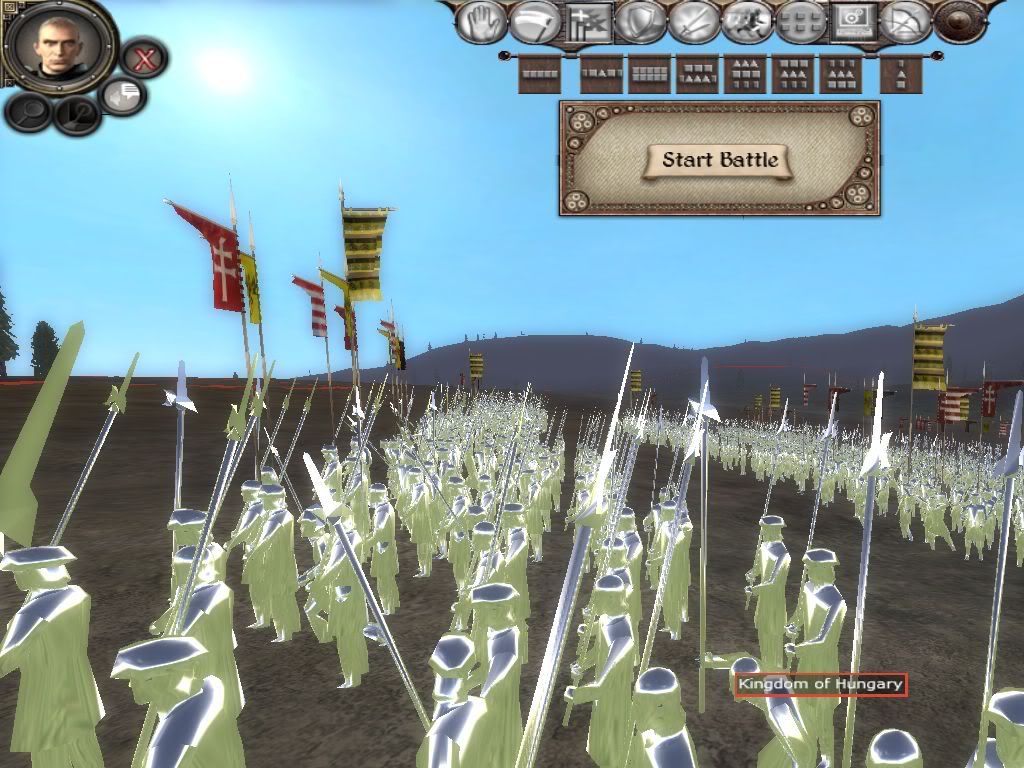Dismiss the advisor with the red X
The image size is (1024, 768).
coord(145,59)
